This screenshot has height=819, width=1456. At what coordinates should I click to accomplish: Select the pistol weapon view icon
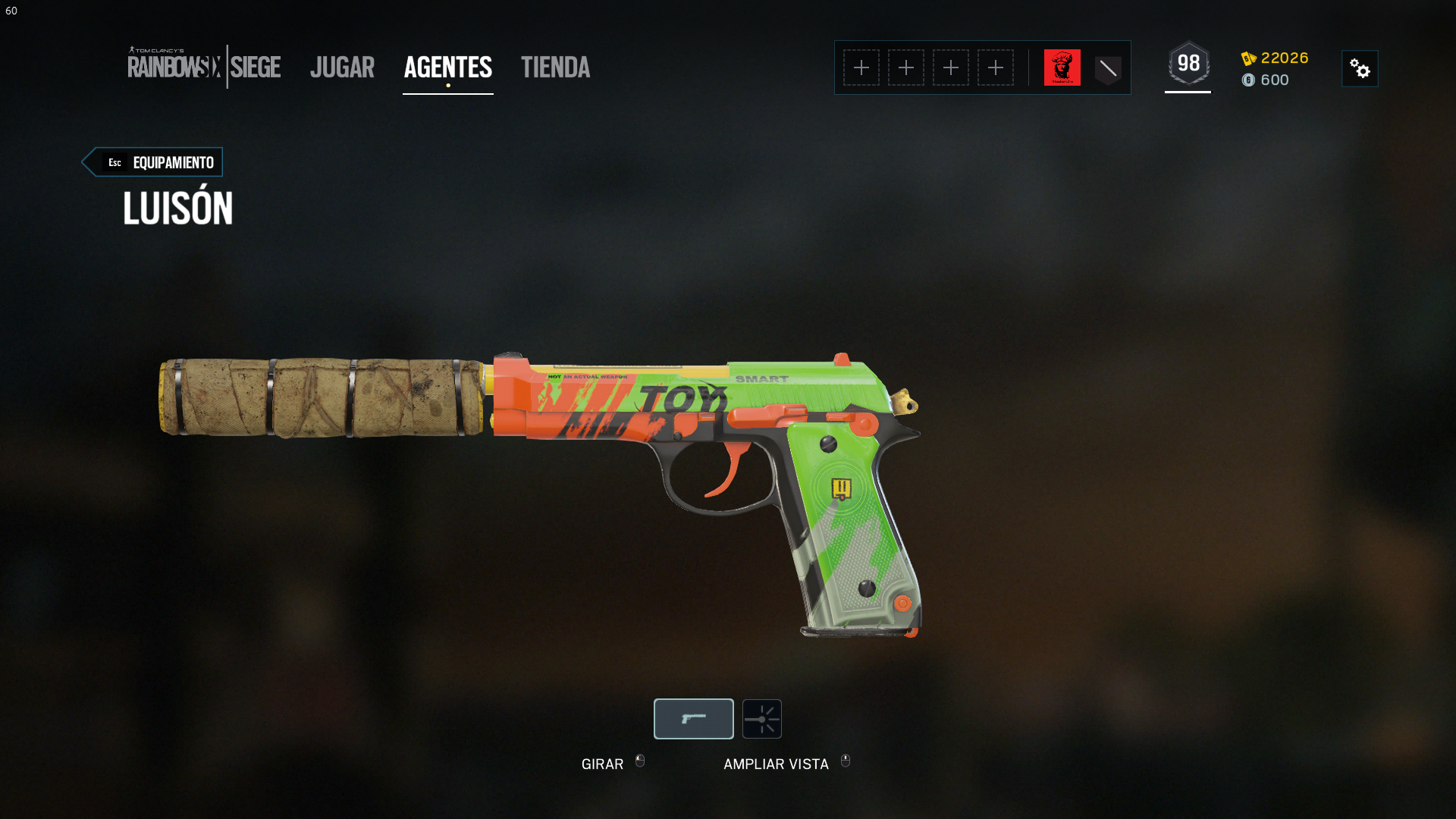click(693, 718)
